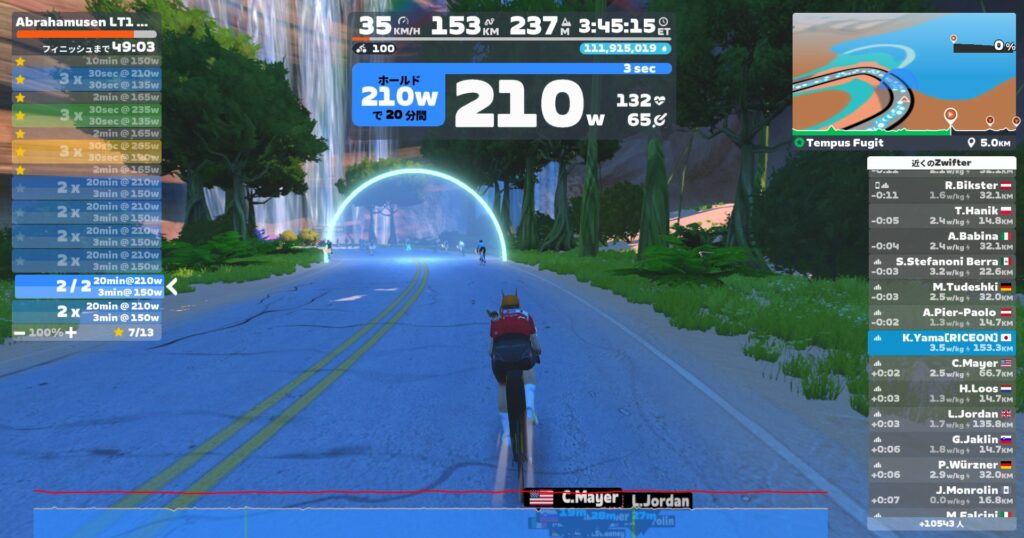The height and width of the screenshot is (538, 1024).
Task: Decrease workout intensity with the minus button
Action: (20, 331)
